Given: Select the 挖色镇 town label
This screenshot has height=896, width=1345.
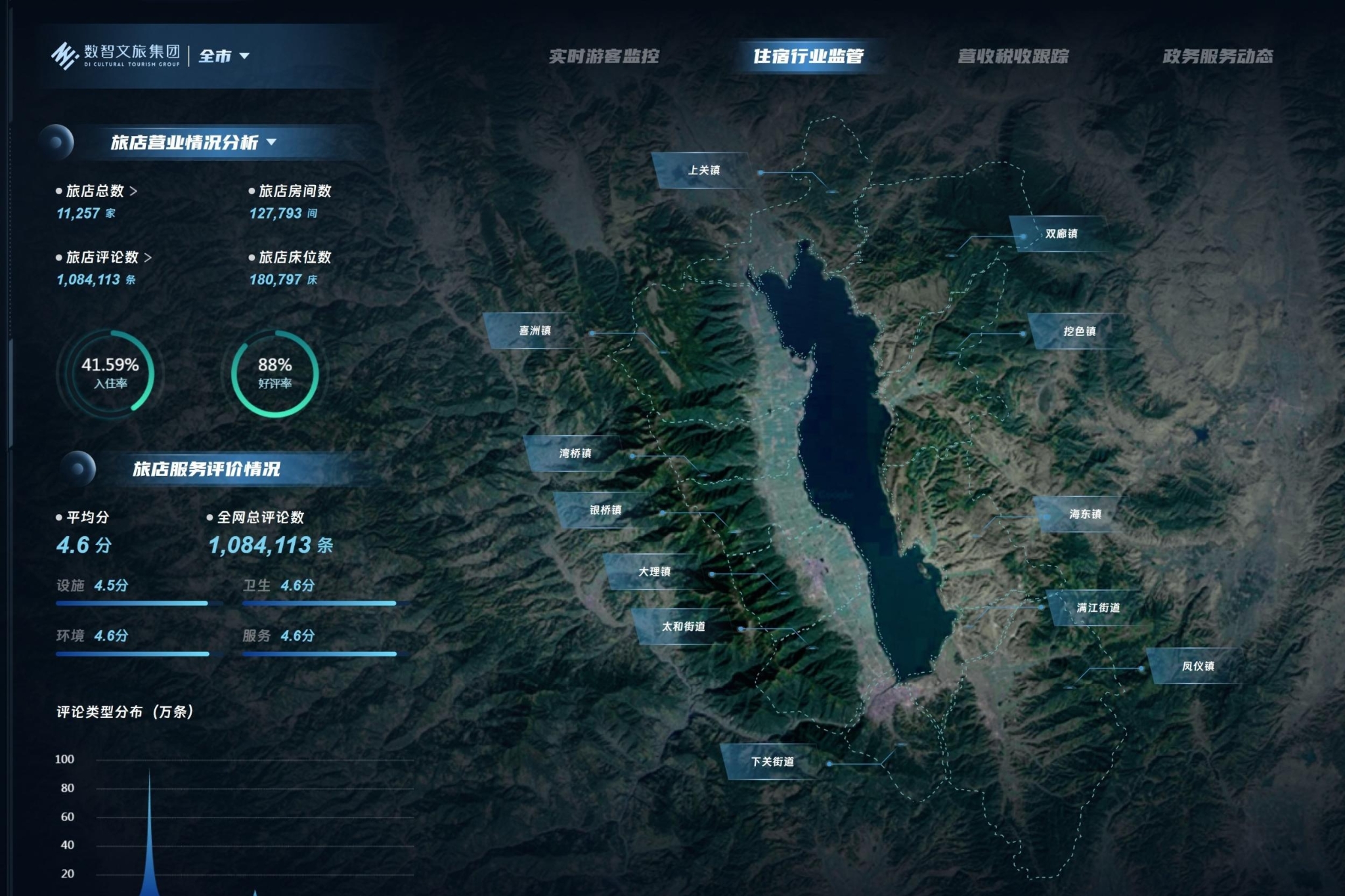Looking at the screenshot, I should [1079, 331].
